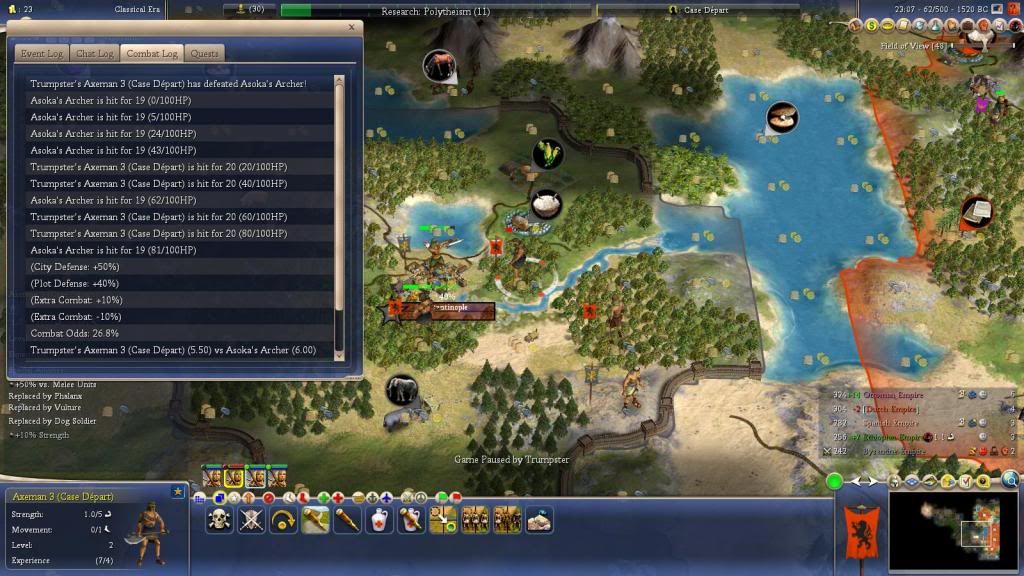
Task: Delete unit with skull and crossbones button
Action: pos(220,520)
